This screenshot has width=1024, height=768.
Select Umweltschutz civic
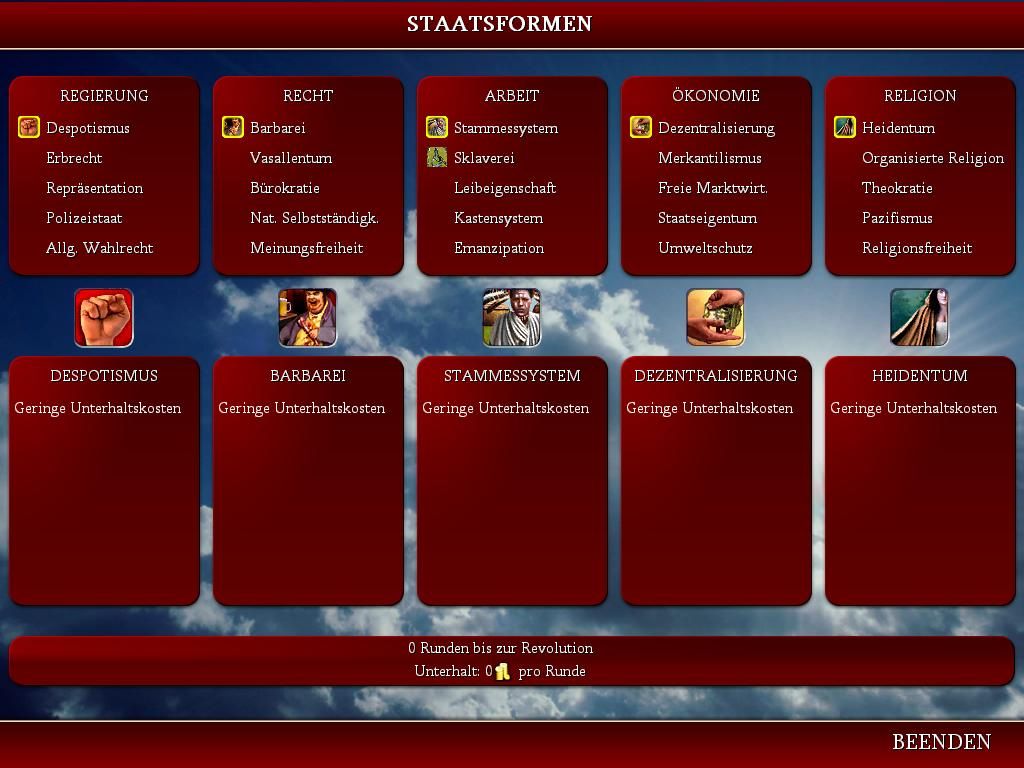(705, 248)
